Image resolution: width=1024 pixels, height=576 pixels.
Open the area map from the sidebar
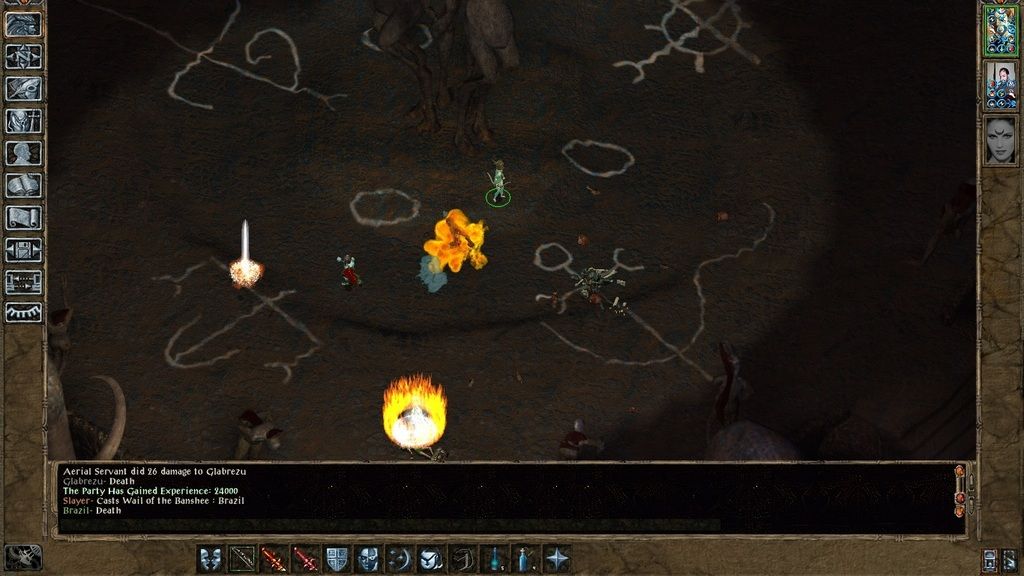pyautogui.click(x=24, y=56)
